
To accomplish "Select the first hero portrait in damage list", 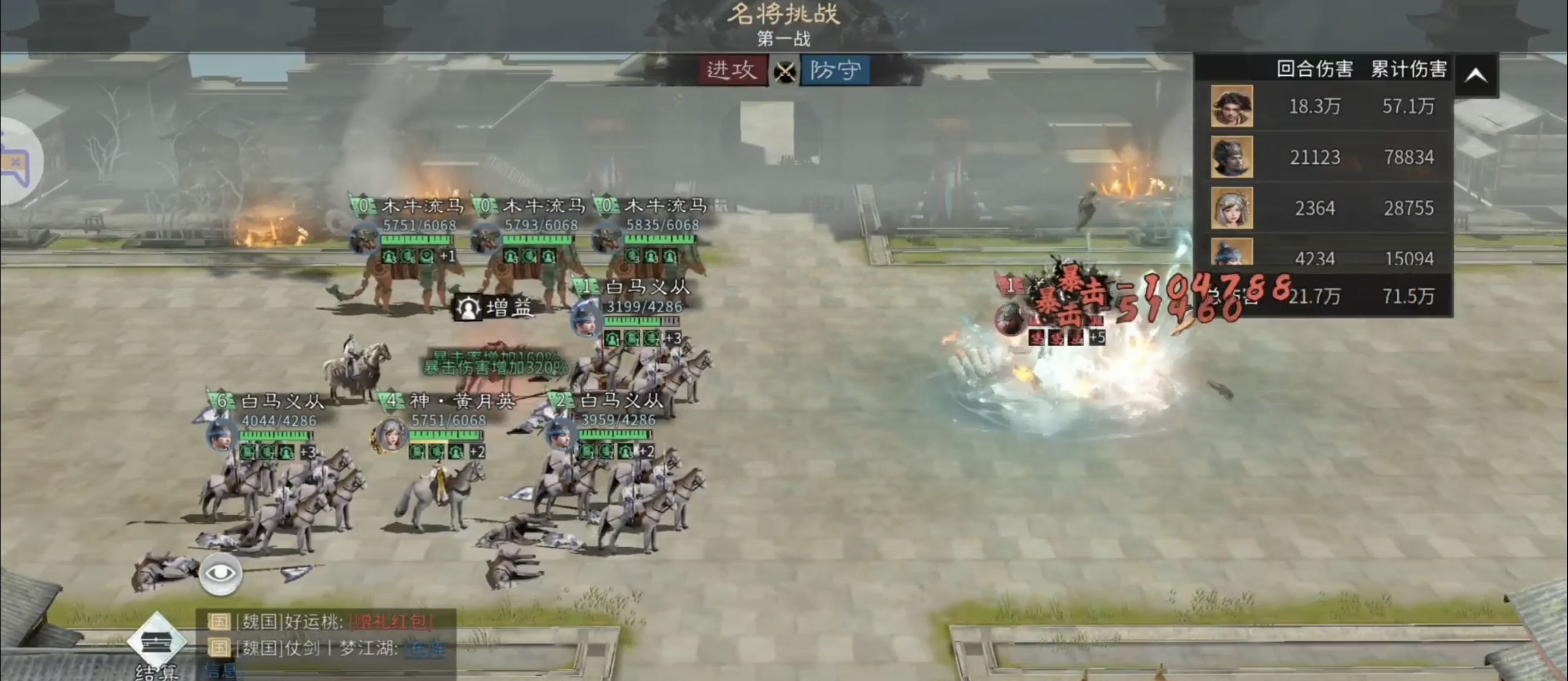I will tap(1231, 106).
